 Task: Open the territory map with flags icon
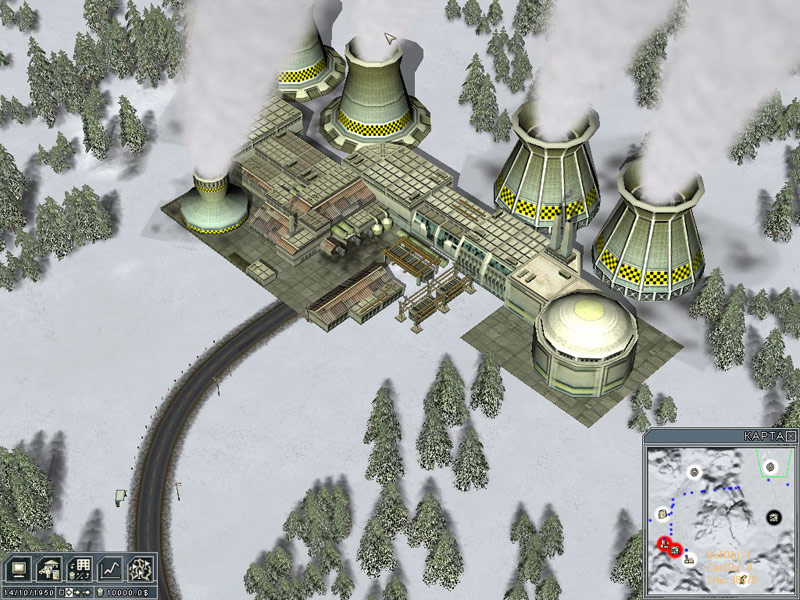142,567
